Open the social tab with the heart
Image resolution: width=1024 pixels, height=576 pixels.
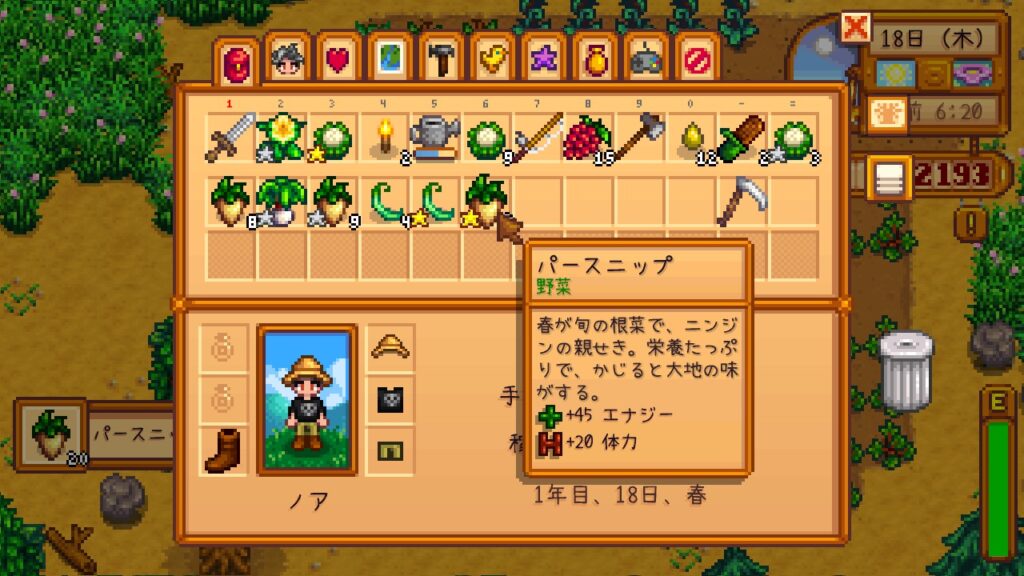[337, 61]
